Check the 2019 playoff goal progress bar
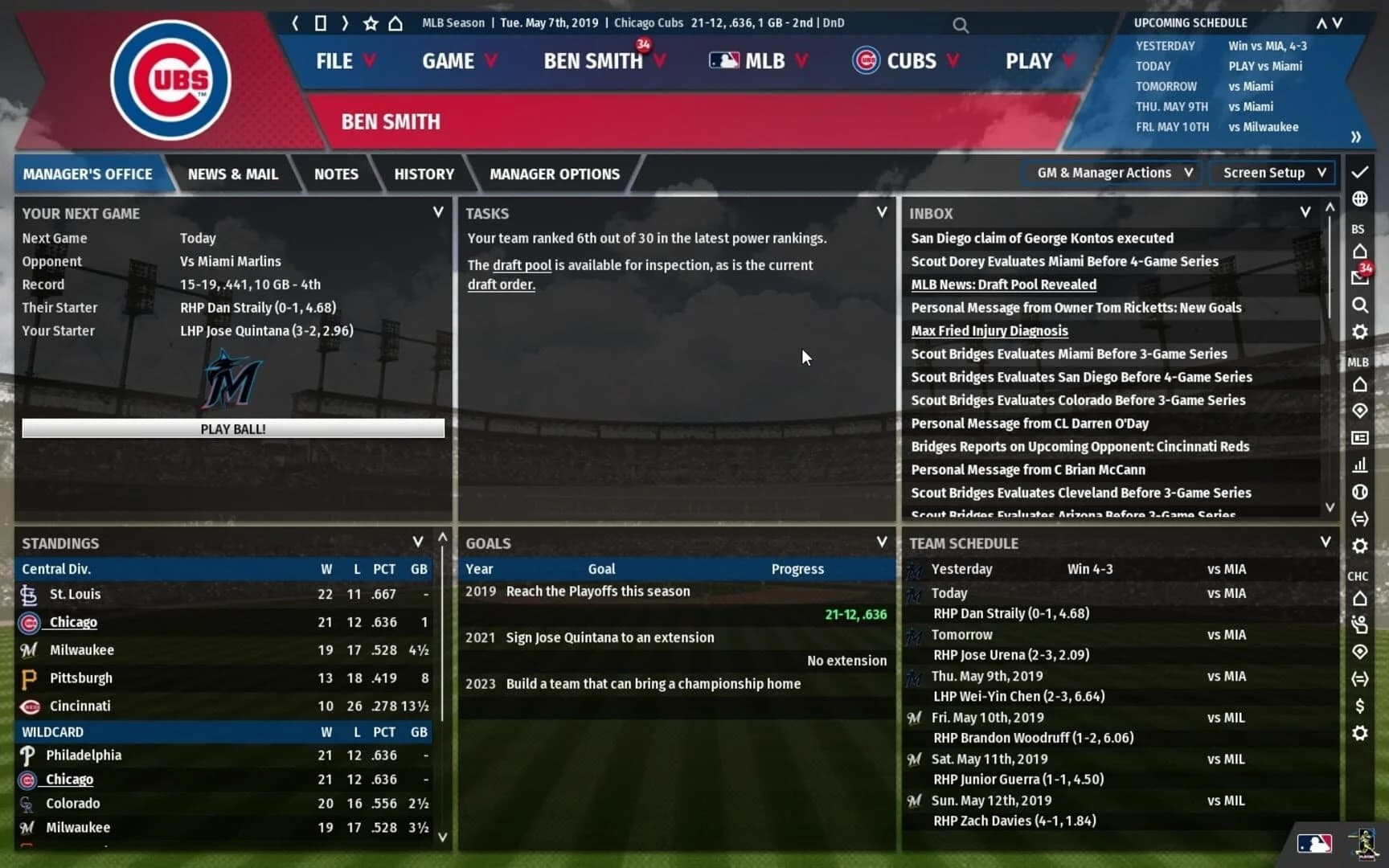Viewport: 1389px width, 868px height. pyautogui.click(x=856, y=614)
